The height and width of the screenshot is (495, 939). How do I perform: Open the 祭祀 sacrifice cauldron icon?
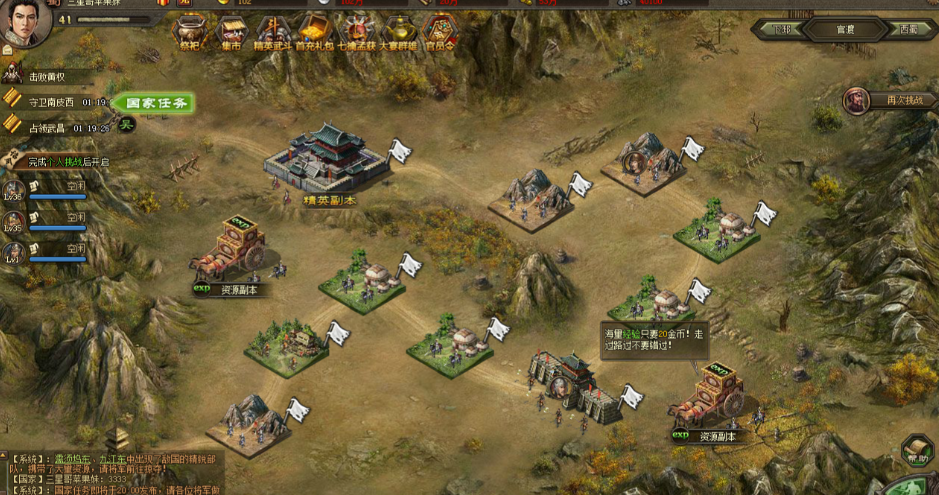[x=190, y=32]
